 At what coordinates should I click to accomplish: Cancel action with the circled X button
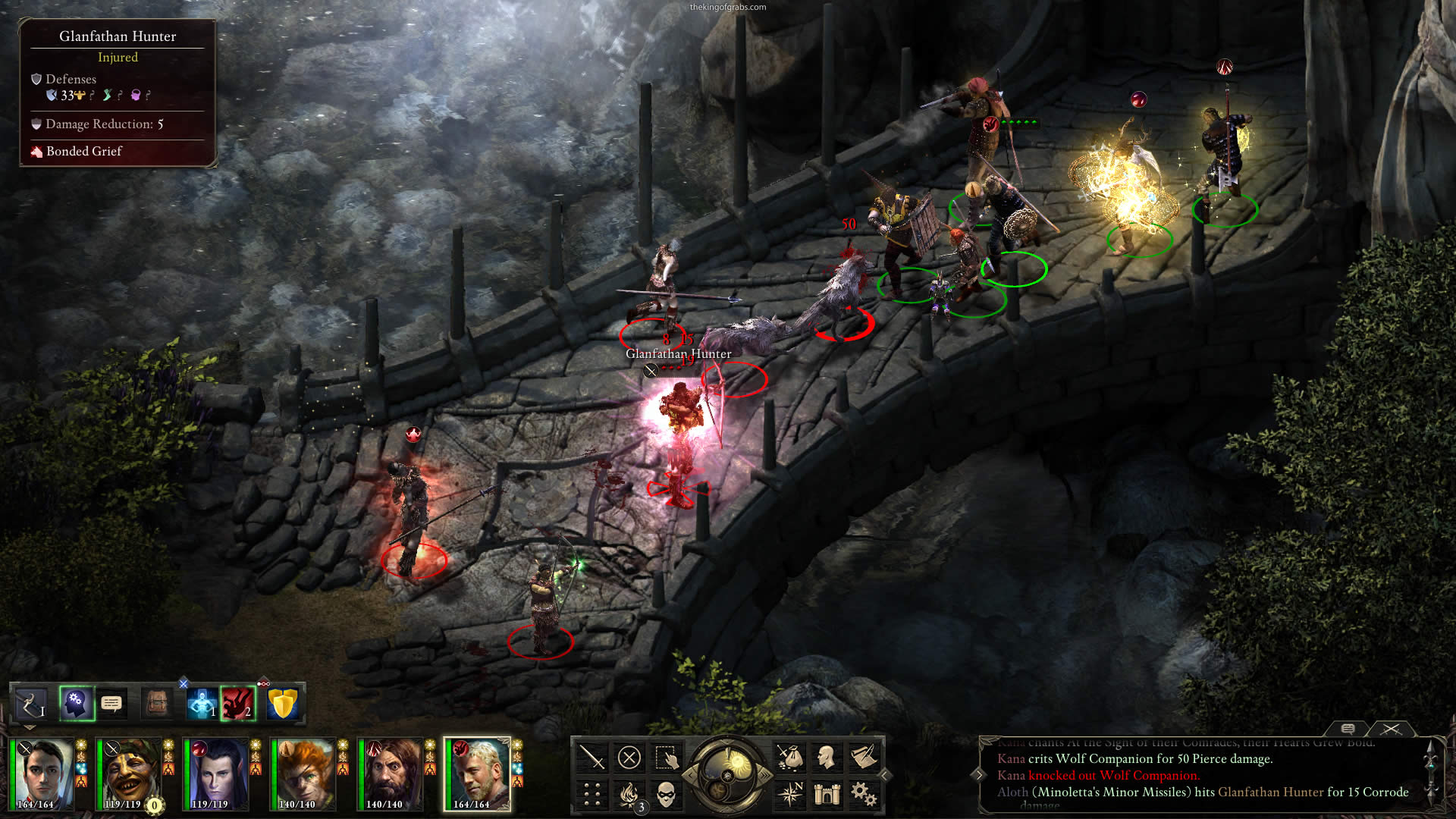click(629, 757)
